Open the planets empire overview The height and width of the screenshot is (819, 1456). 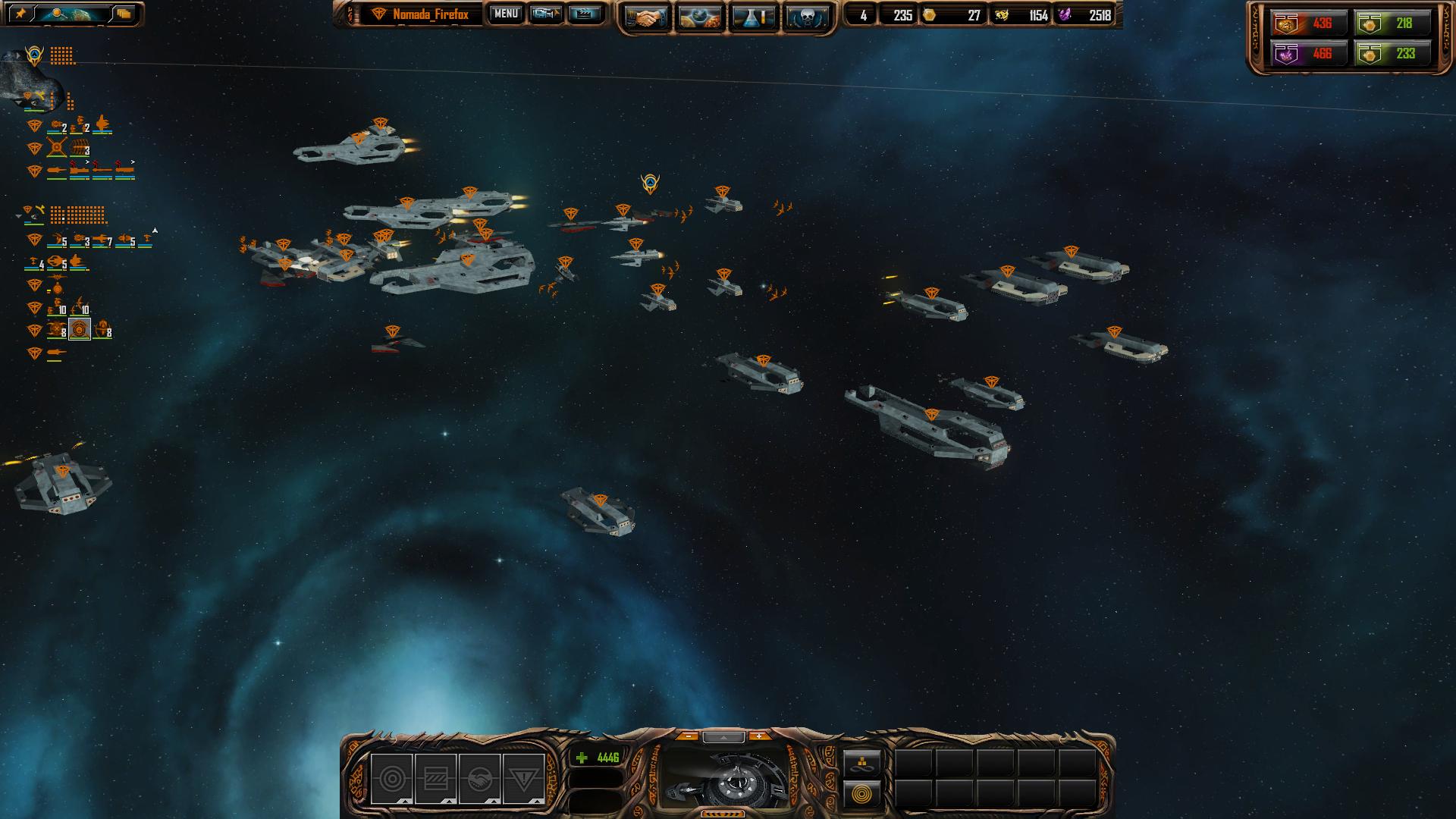tap(700, 17)
